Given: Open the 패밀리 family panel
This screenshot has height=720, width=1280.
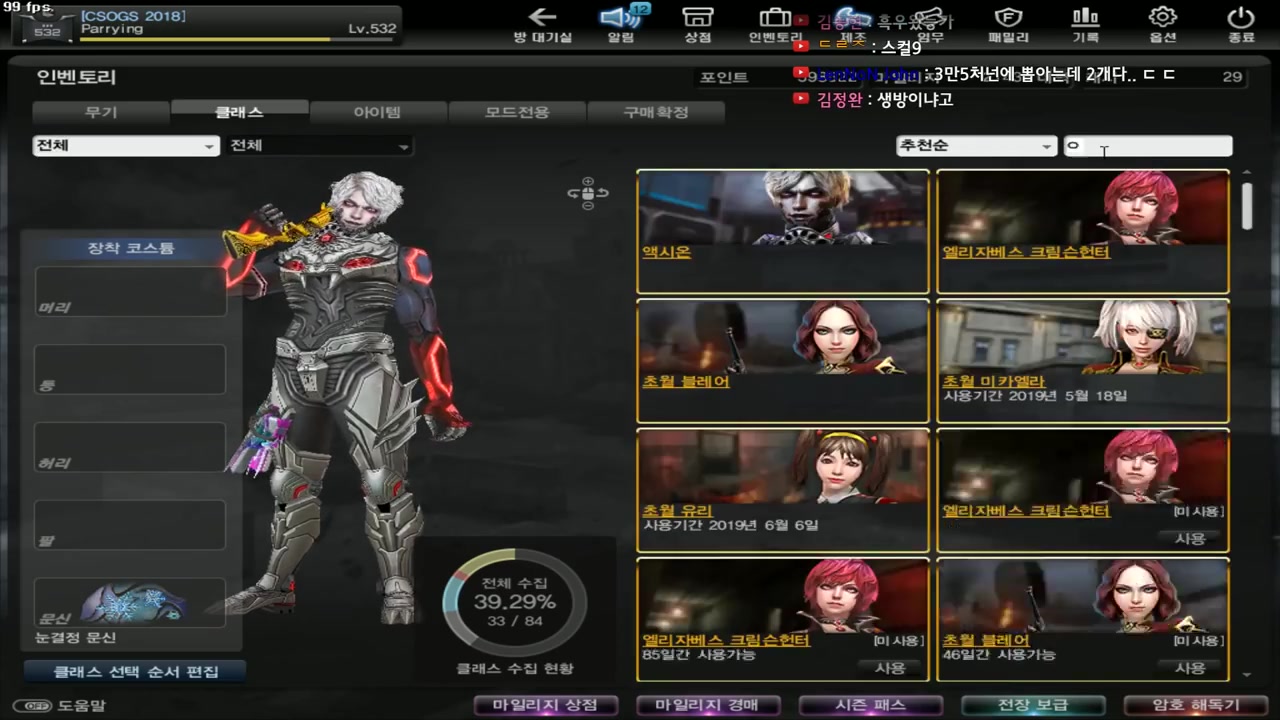Looking at the screenshot, I should 1008,25.
